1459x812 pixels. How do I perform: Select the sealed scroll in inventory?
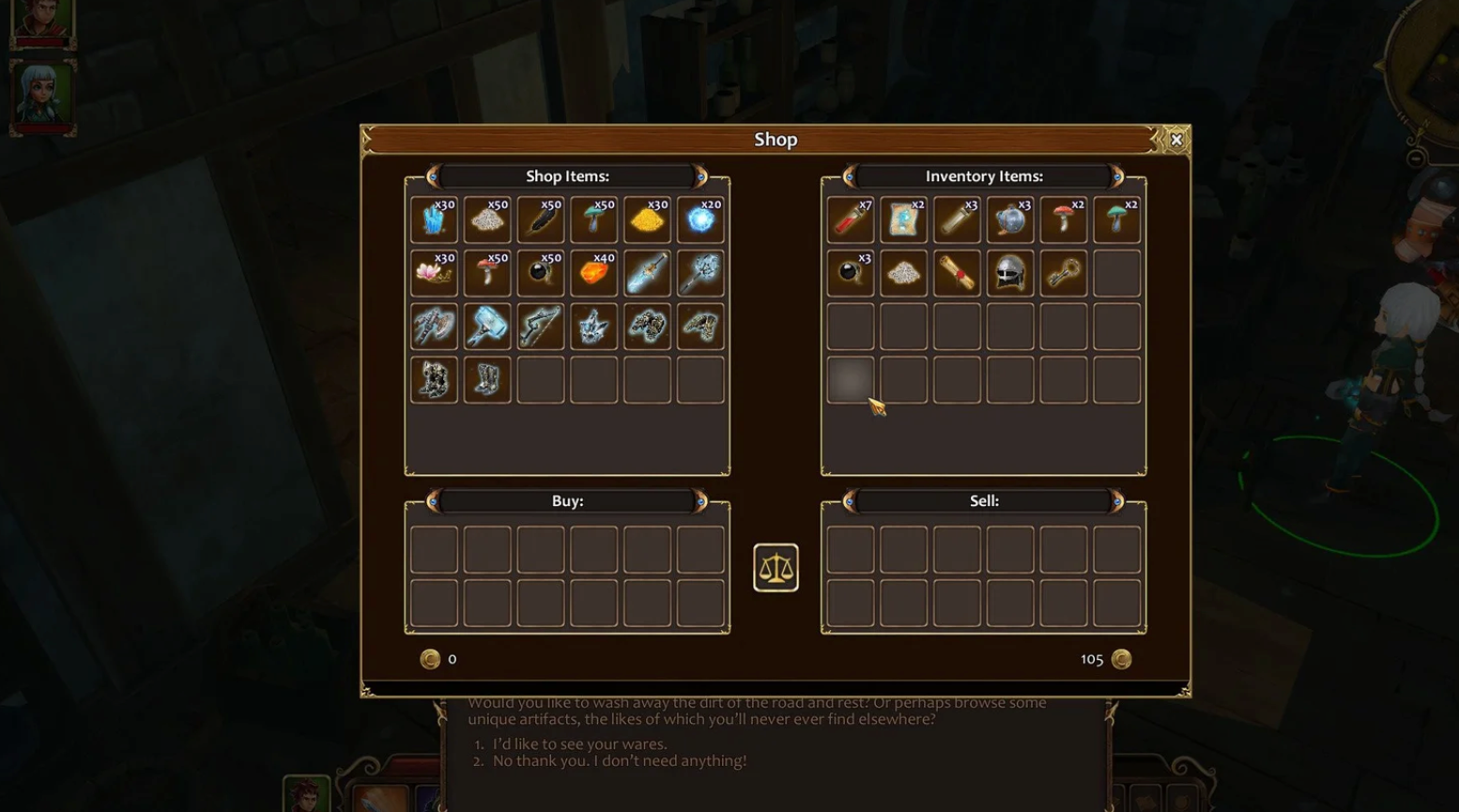[x=957, y=272]
